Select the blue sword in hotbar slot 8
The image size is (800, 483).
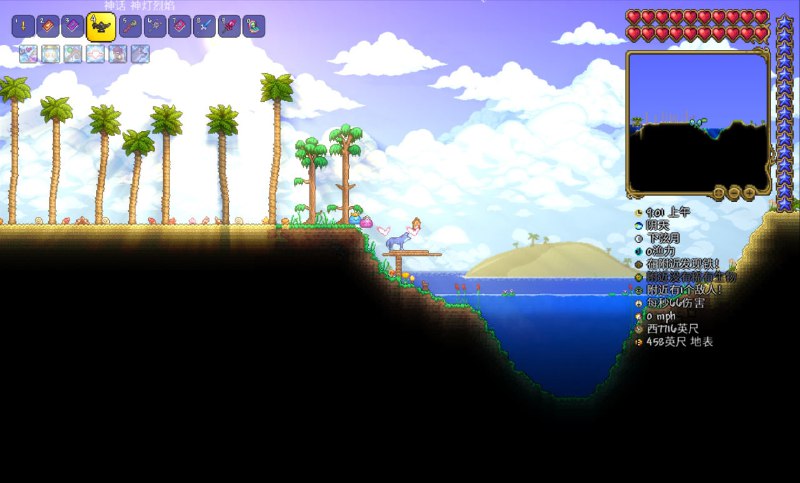click(x=205, y=27)
